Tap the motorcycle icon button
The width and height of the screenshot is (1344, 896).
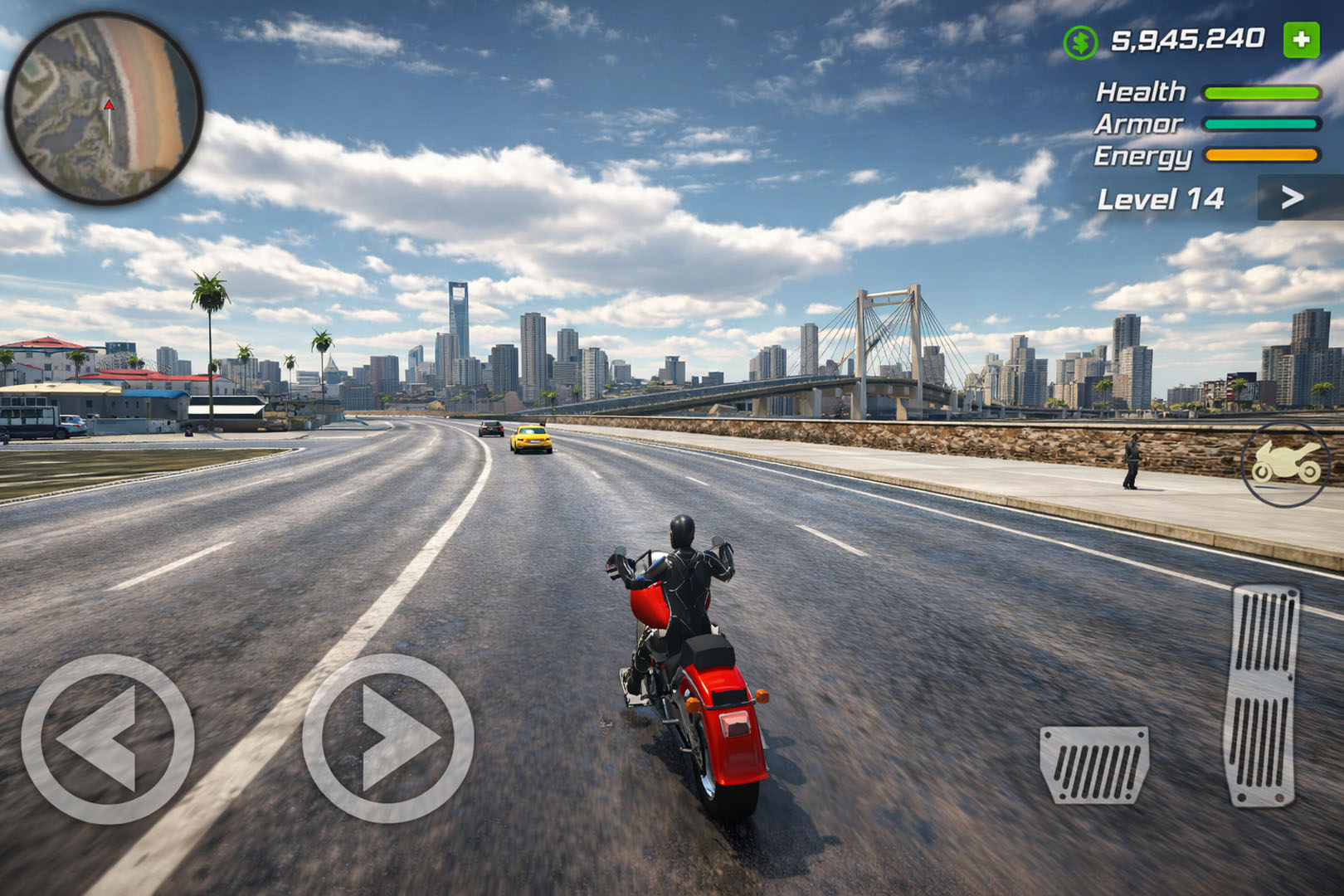(1285, 465)
